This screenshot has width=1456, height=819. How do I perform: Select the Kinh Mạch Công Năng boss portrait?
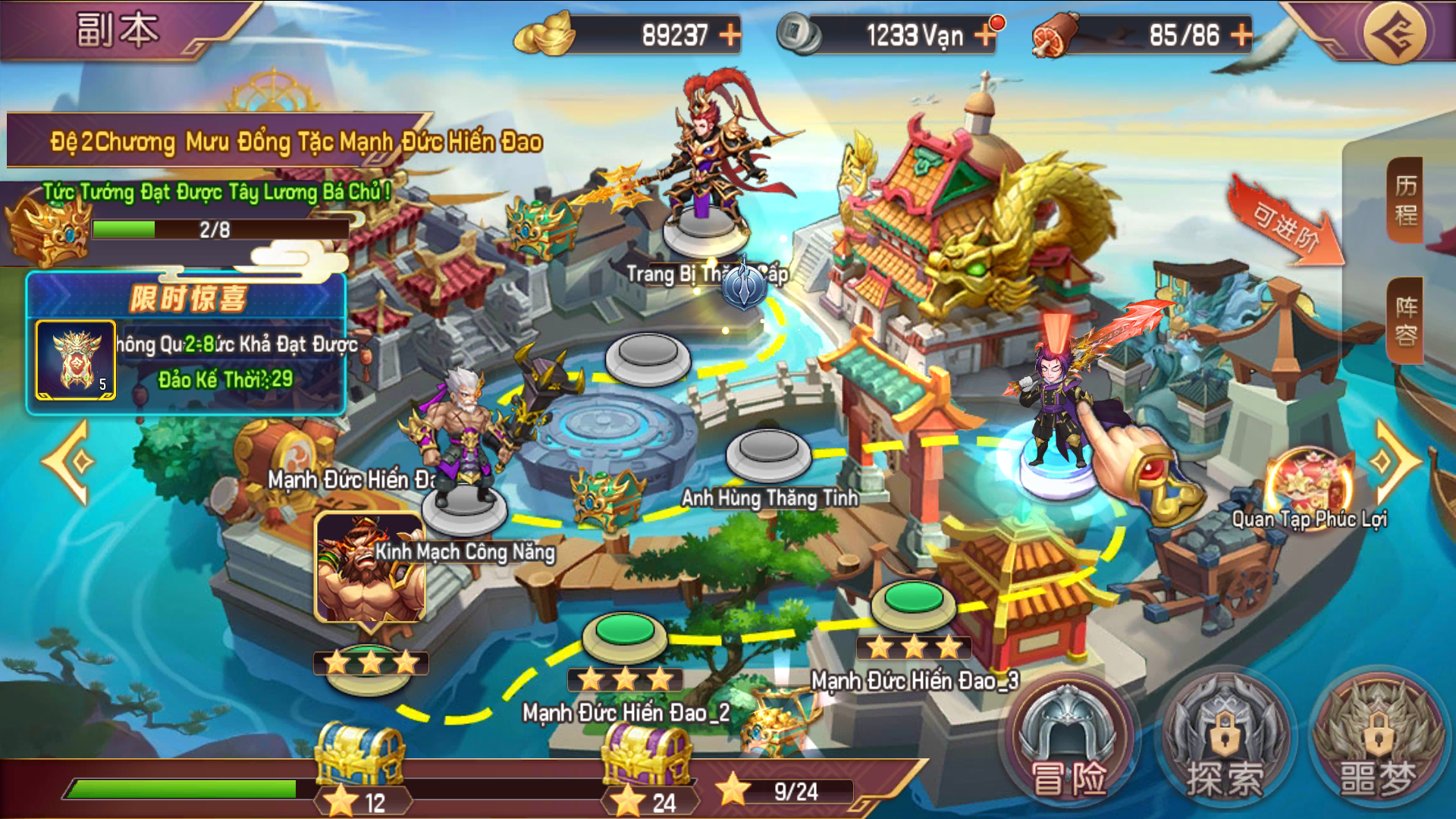(x=369, y=568)
